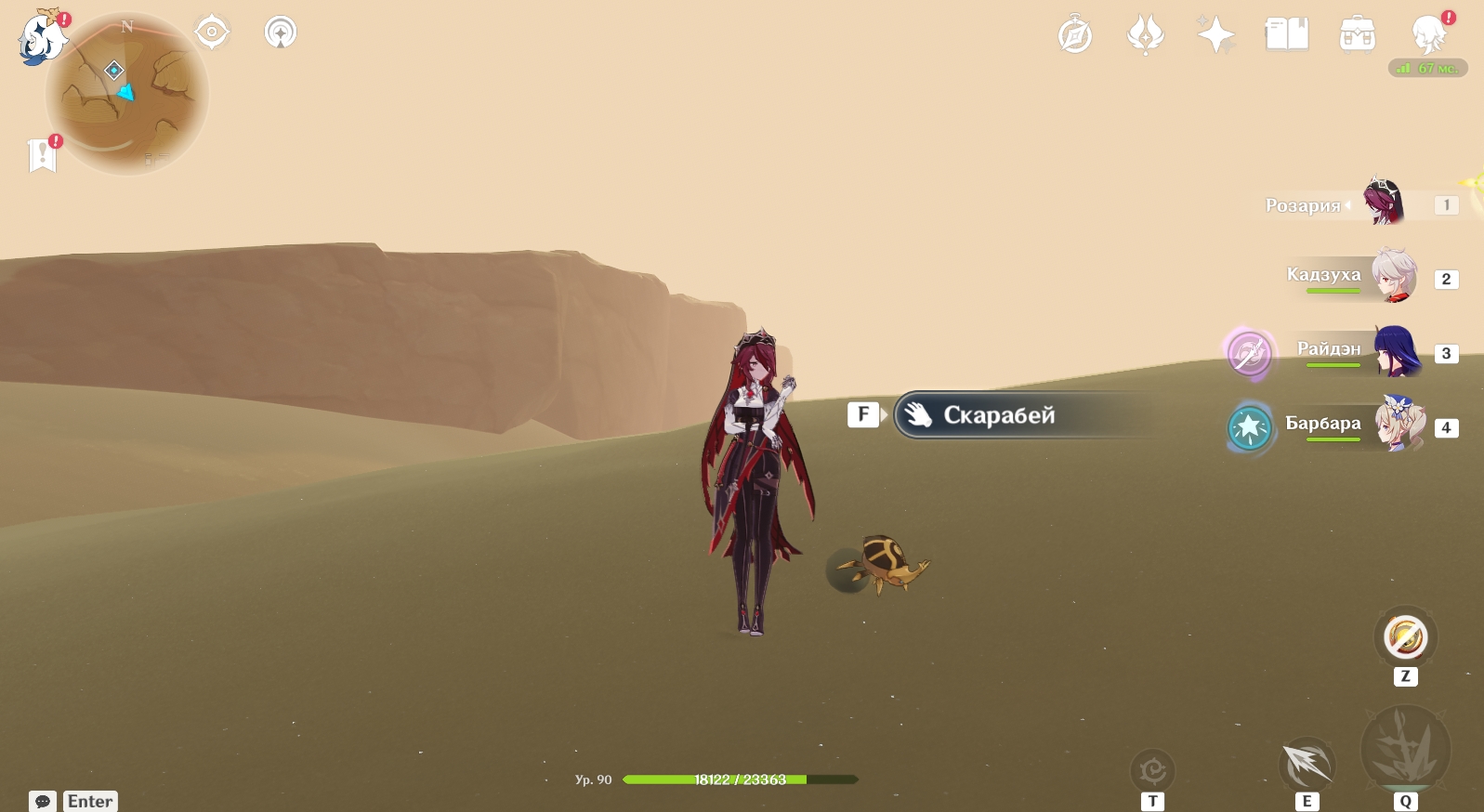Open the Events flame-shaped icon

(x=1145, y=35)
